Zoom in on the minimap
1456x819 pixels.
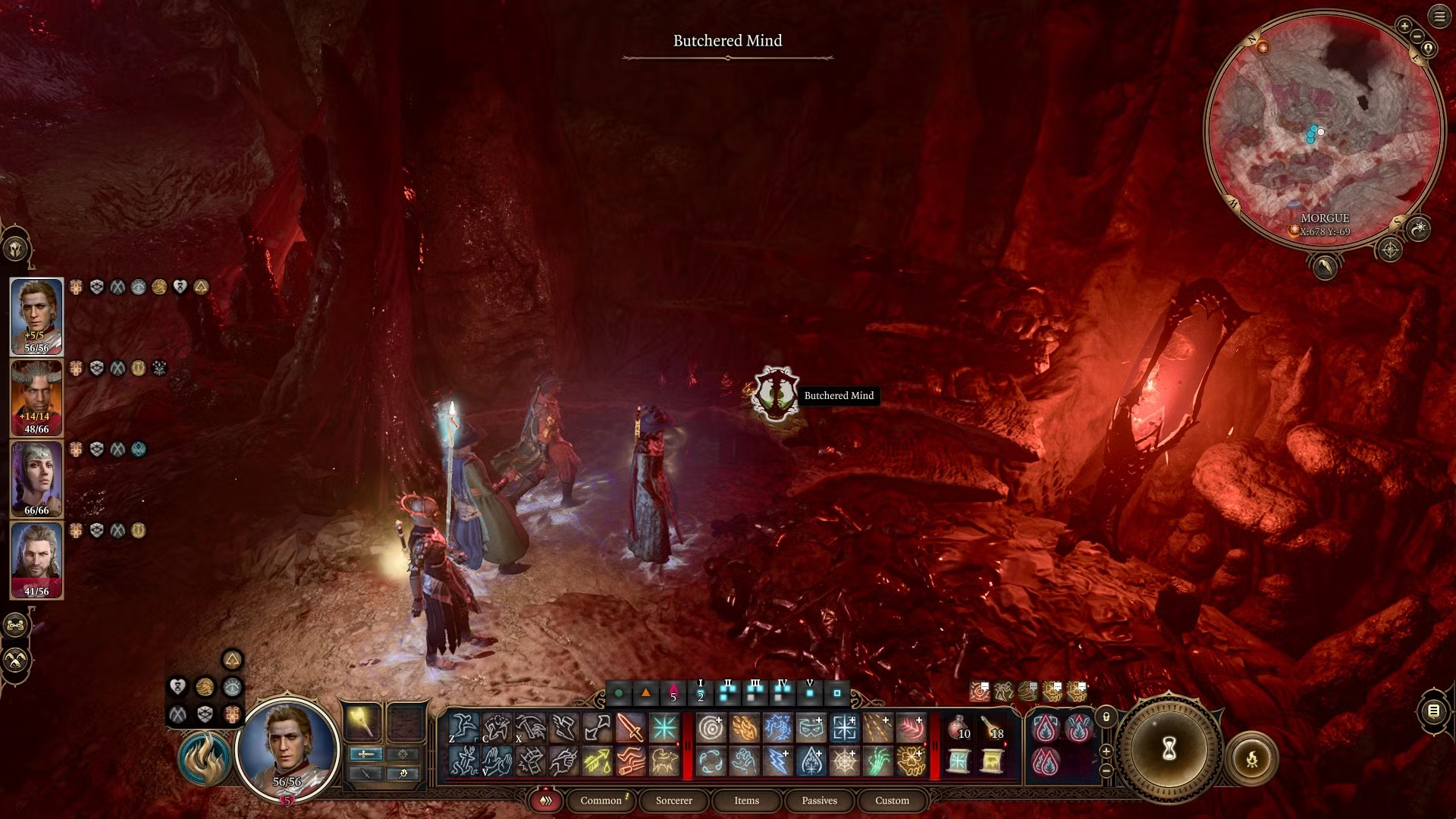click(1404, 26)
